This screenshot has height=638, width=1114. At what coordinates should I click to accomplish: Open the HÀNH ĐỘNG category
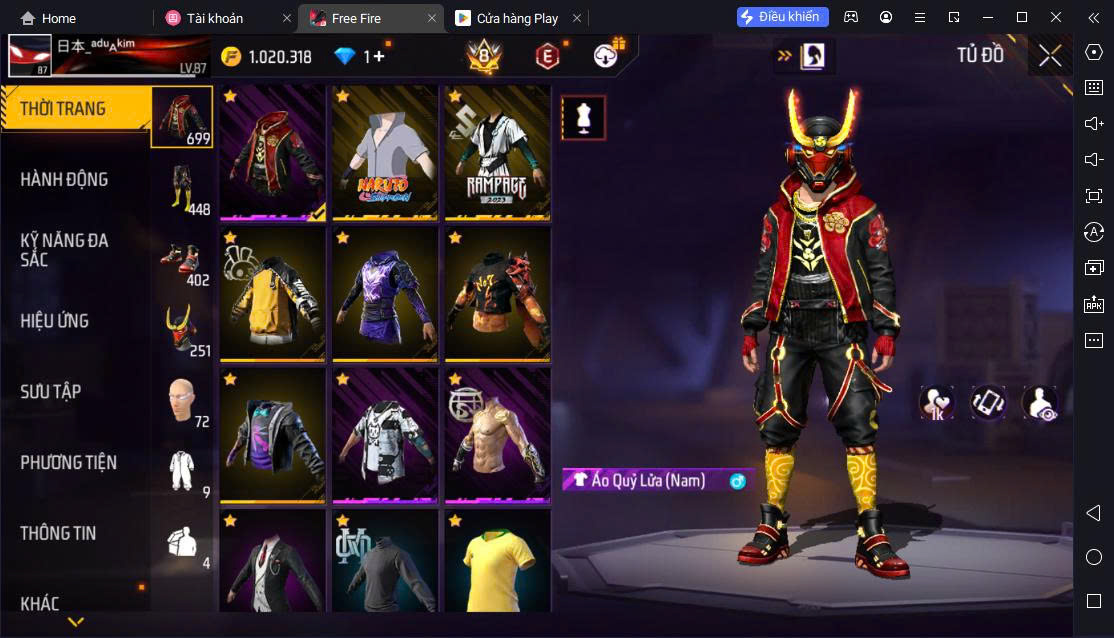coord(64,180)
